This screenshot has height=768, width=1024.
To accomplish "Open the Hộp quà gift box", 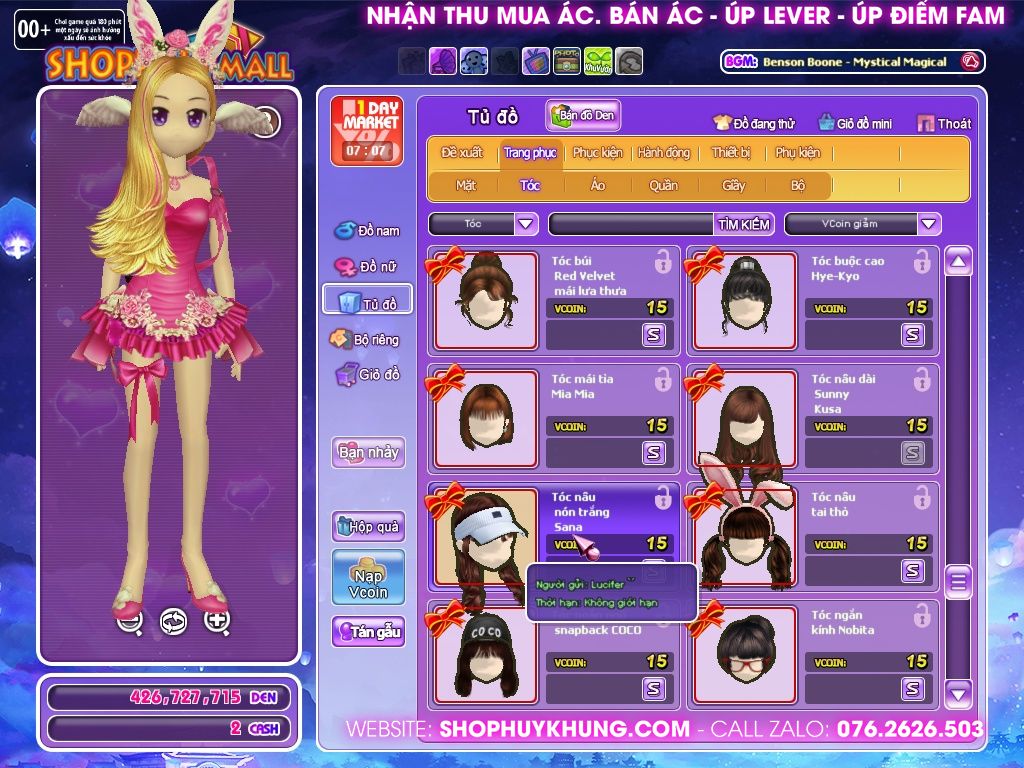I will 368,526.
